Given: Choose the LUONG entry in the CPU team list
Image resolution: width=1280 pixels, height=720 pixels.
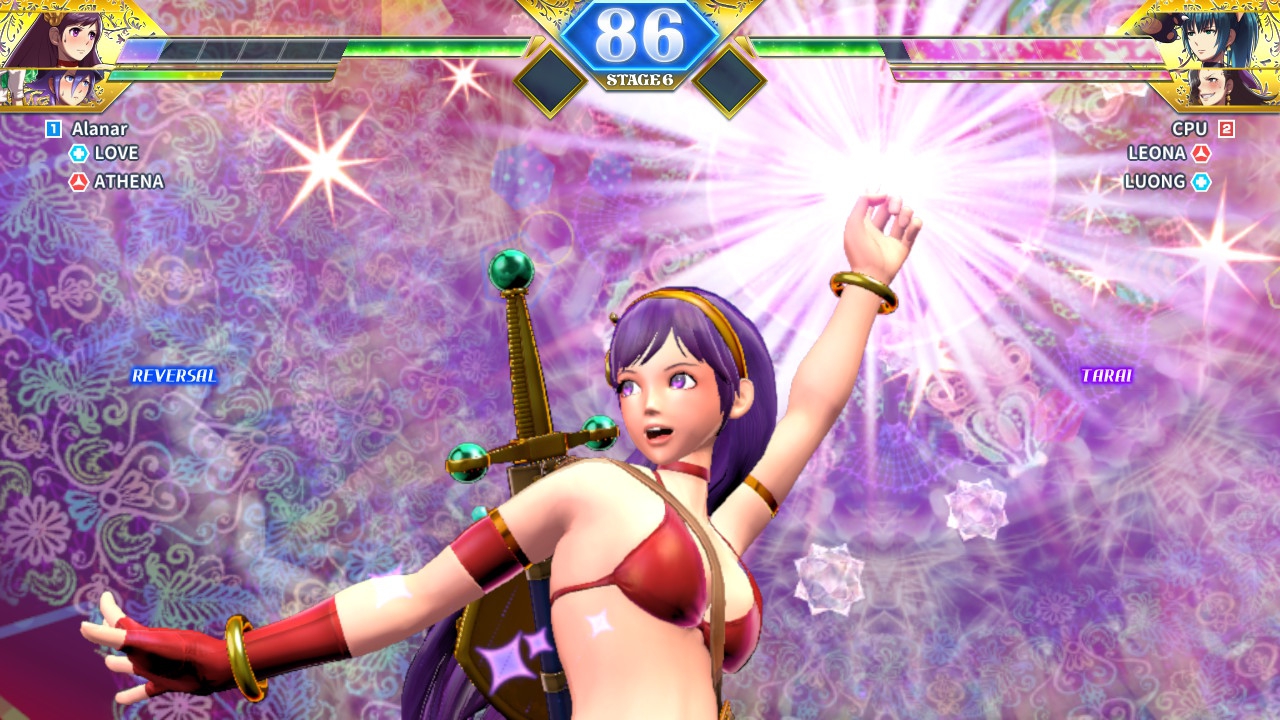Looking at the screenshot, I should point(1154,182).
